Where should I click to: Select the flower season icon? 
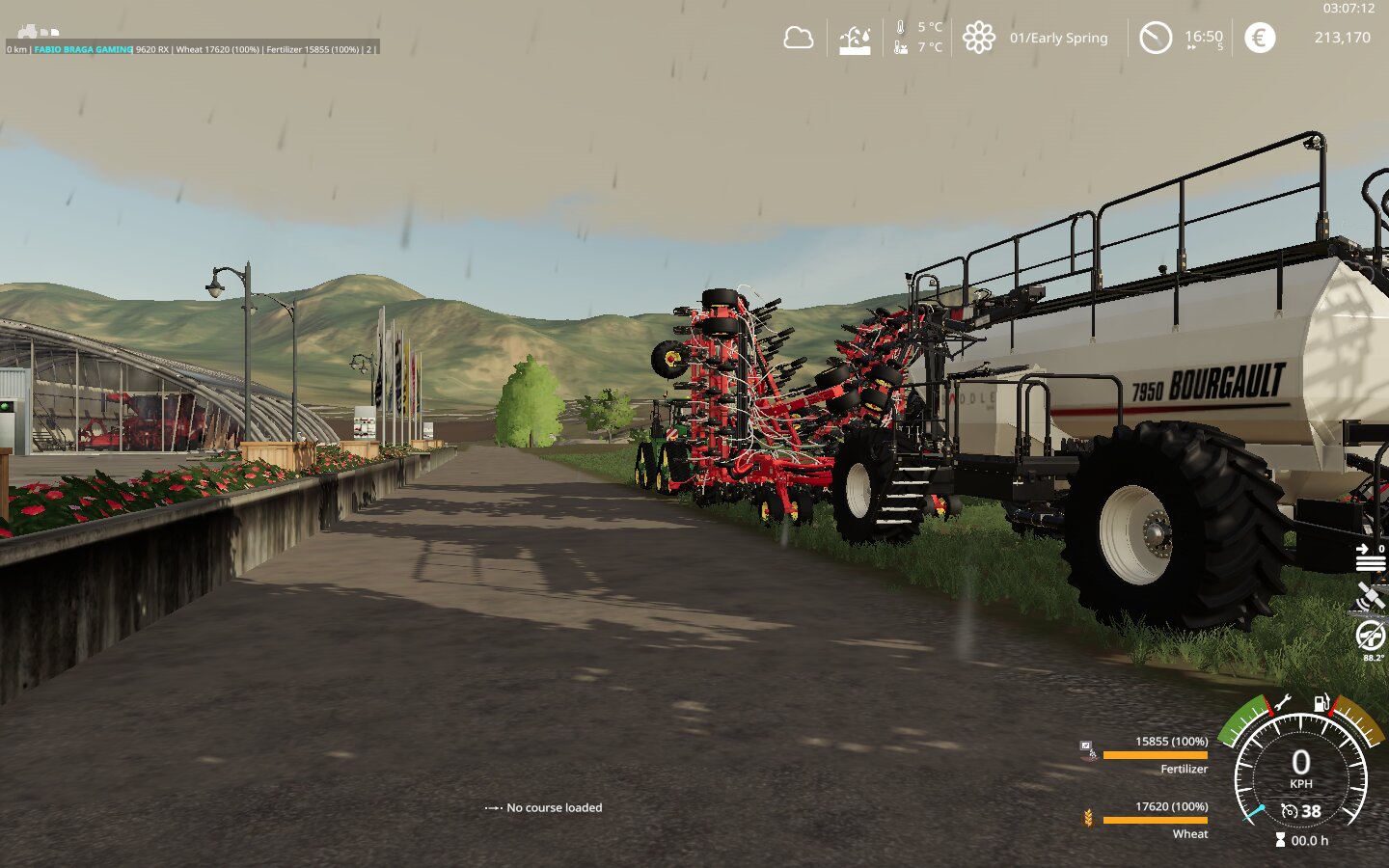click(x=978, y=38)
